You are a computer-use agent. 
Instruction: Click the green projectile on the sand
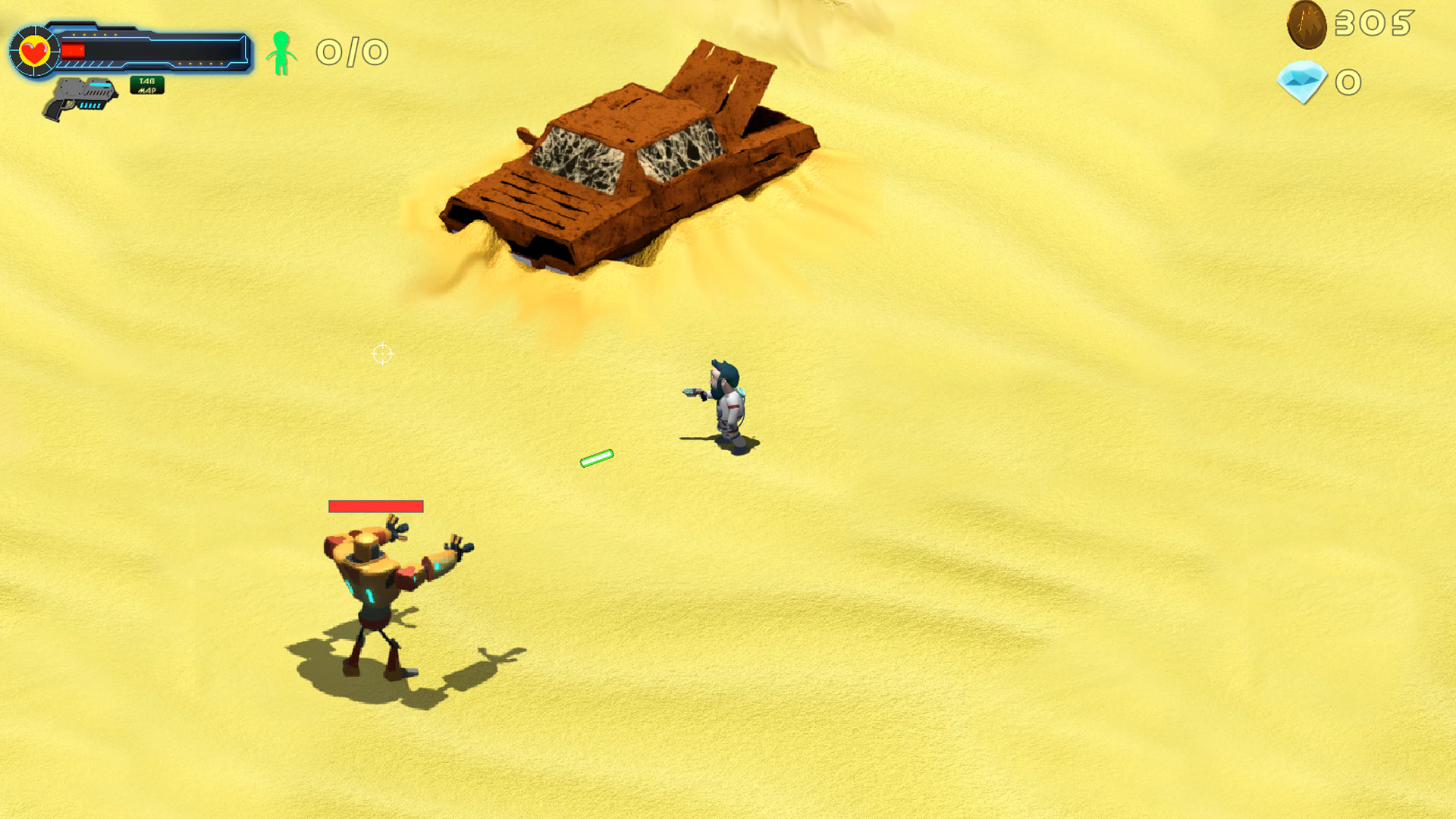click(x=597, y=457)
